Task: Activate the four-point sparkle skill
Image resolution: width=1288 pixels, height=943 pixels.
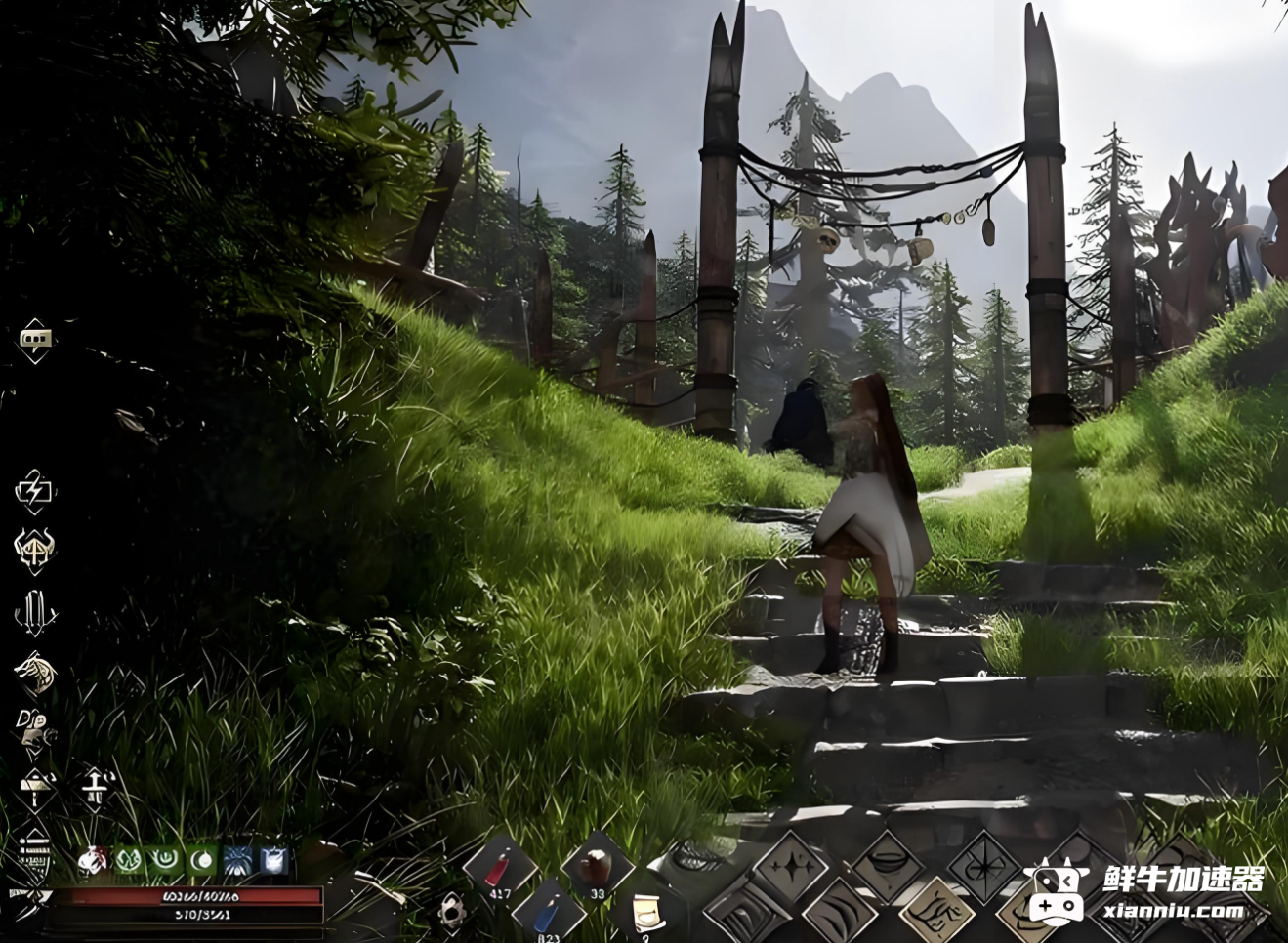Action: 790,866
